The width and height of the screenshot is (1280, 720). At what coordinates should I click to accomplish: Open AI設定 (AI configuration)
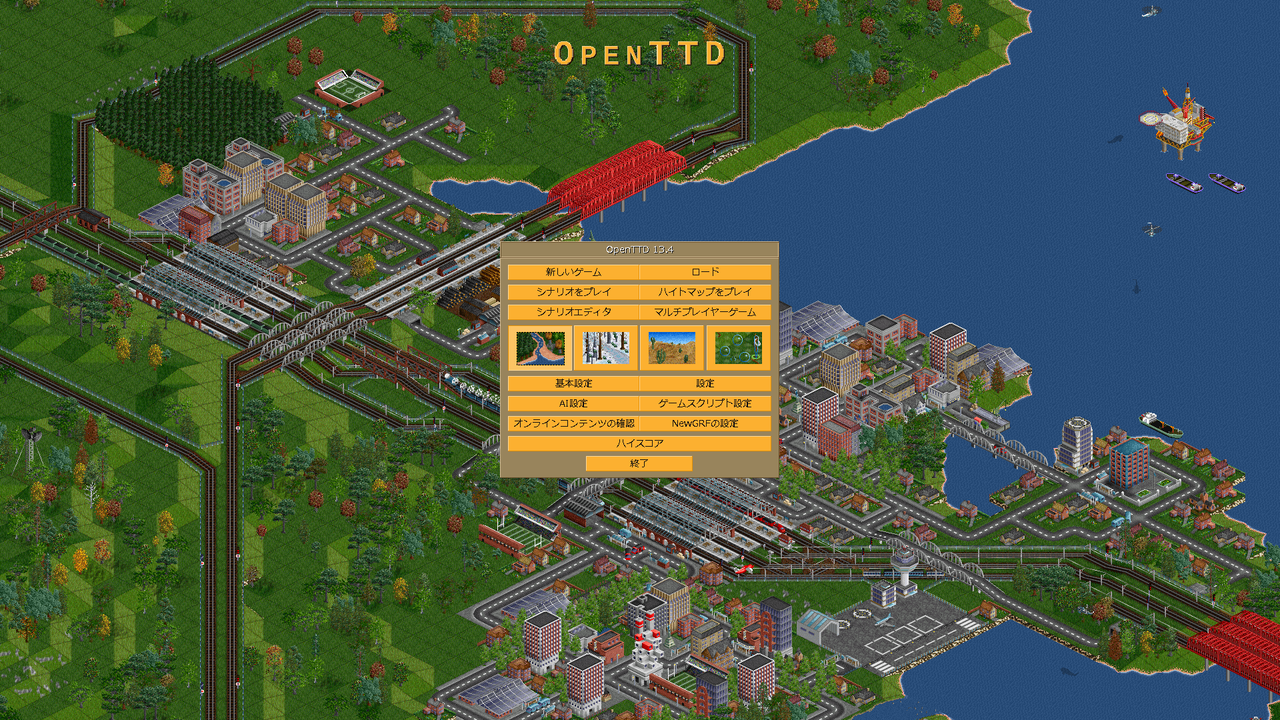(x=572, y=403)
